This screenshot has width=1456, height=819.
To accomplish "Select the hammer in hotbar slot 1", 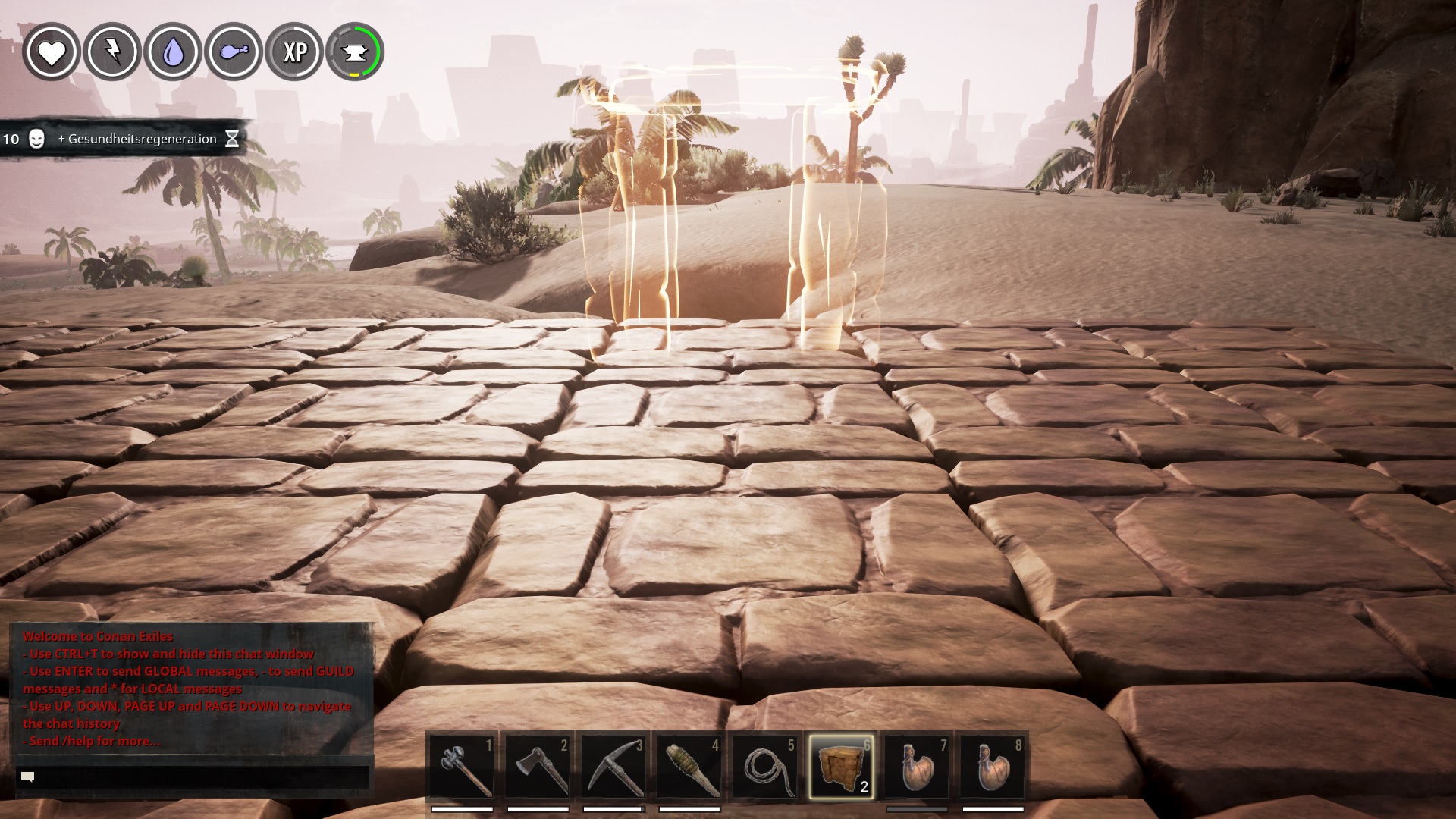I will coord(462,767).
